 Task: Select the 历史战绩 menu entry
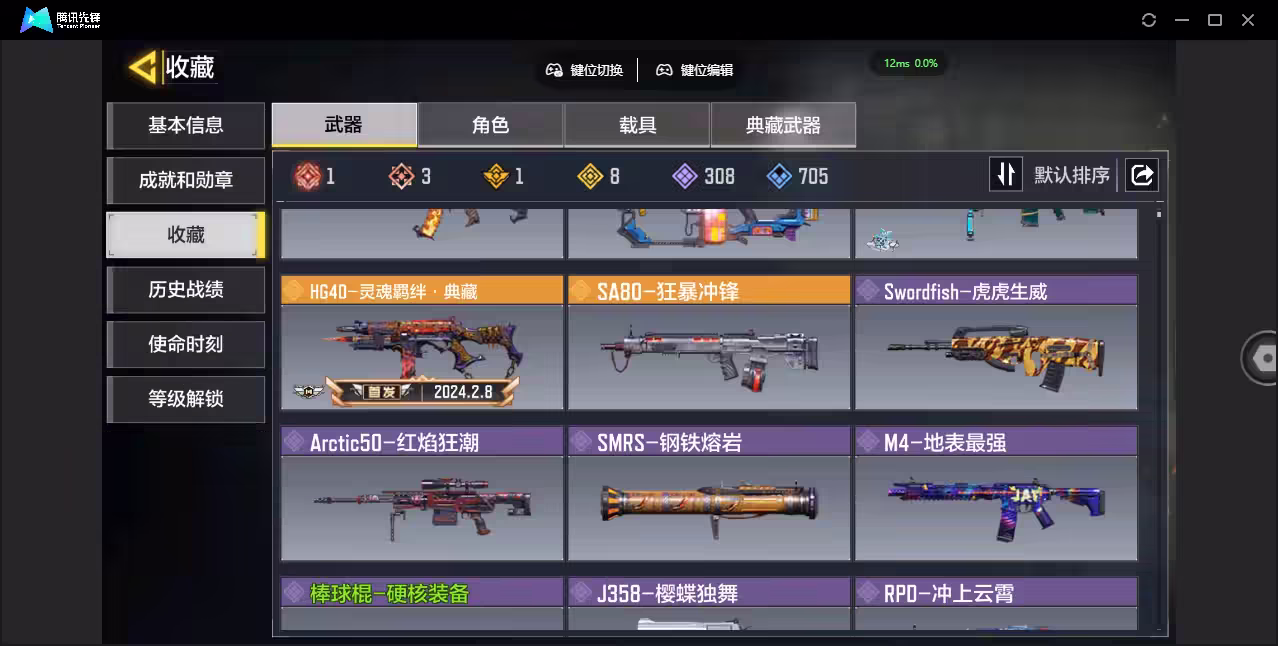tap(186, 290)
